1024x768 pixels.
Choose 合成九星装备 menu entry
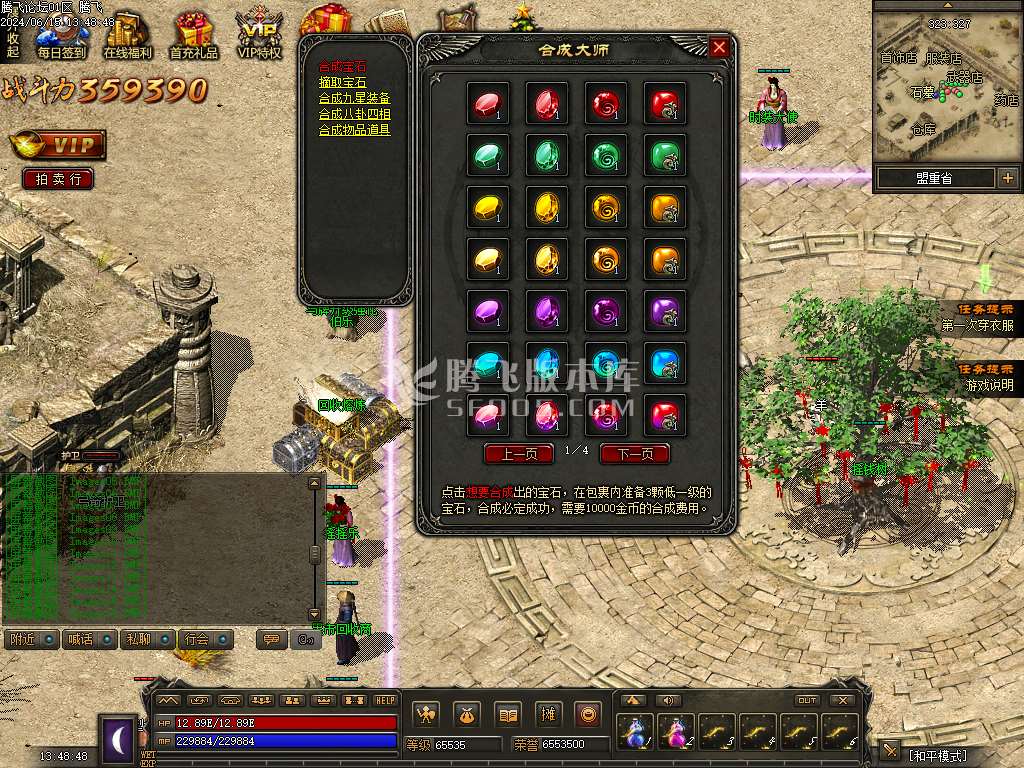[x=354, y=98]
